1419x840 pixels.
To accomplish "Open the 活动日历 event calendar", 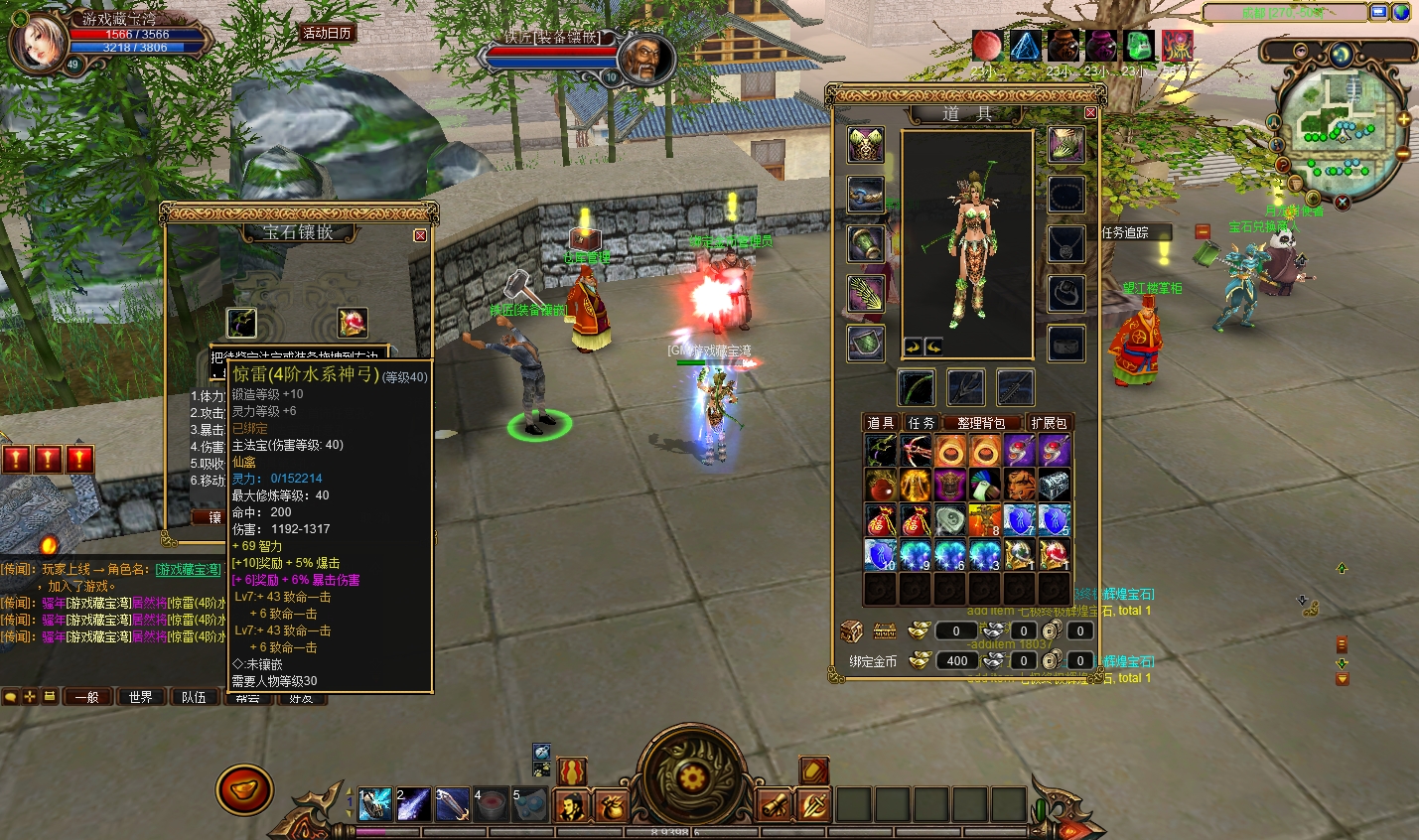I will (x=327, y=33).
